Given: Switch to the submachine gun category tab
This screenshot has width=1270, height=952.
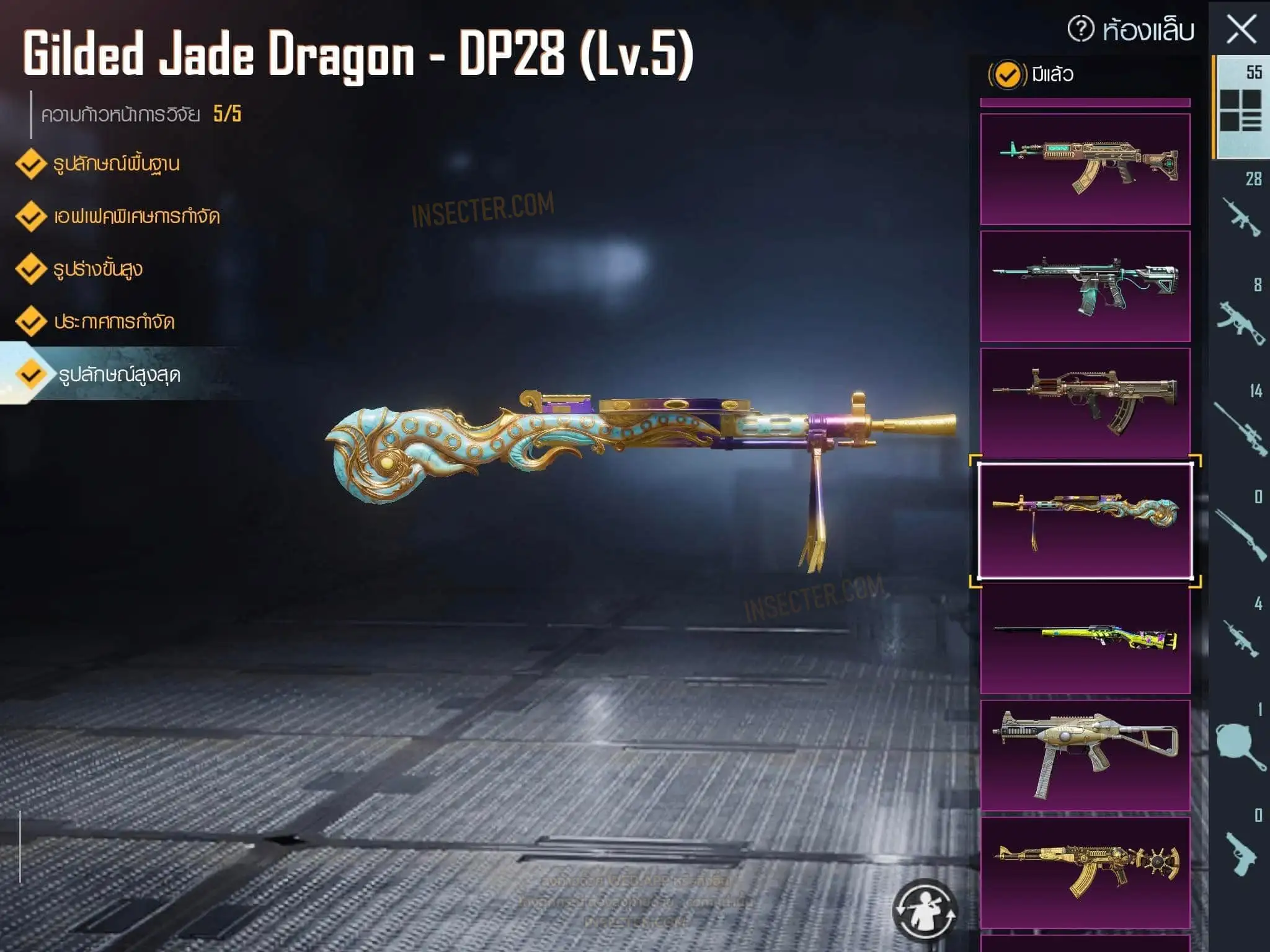Looking at the screenshot, I should 1240,320.
